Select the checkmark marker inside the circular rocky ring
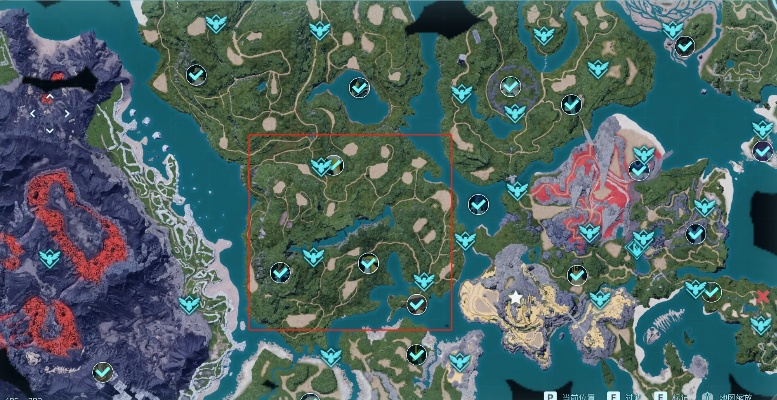This screenshot has height=400, width=777. (x=511, y=86)
